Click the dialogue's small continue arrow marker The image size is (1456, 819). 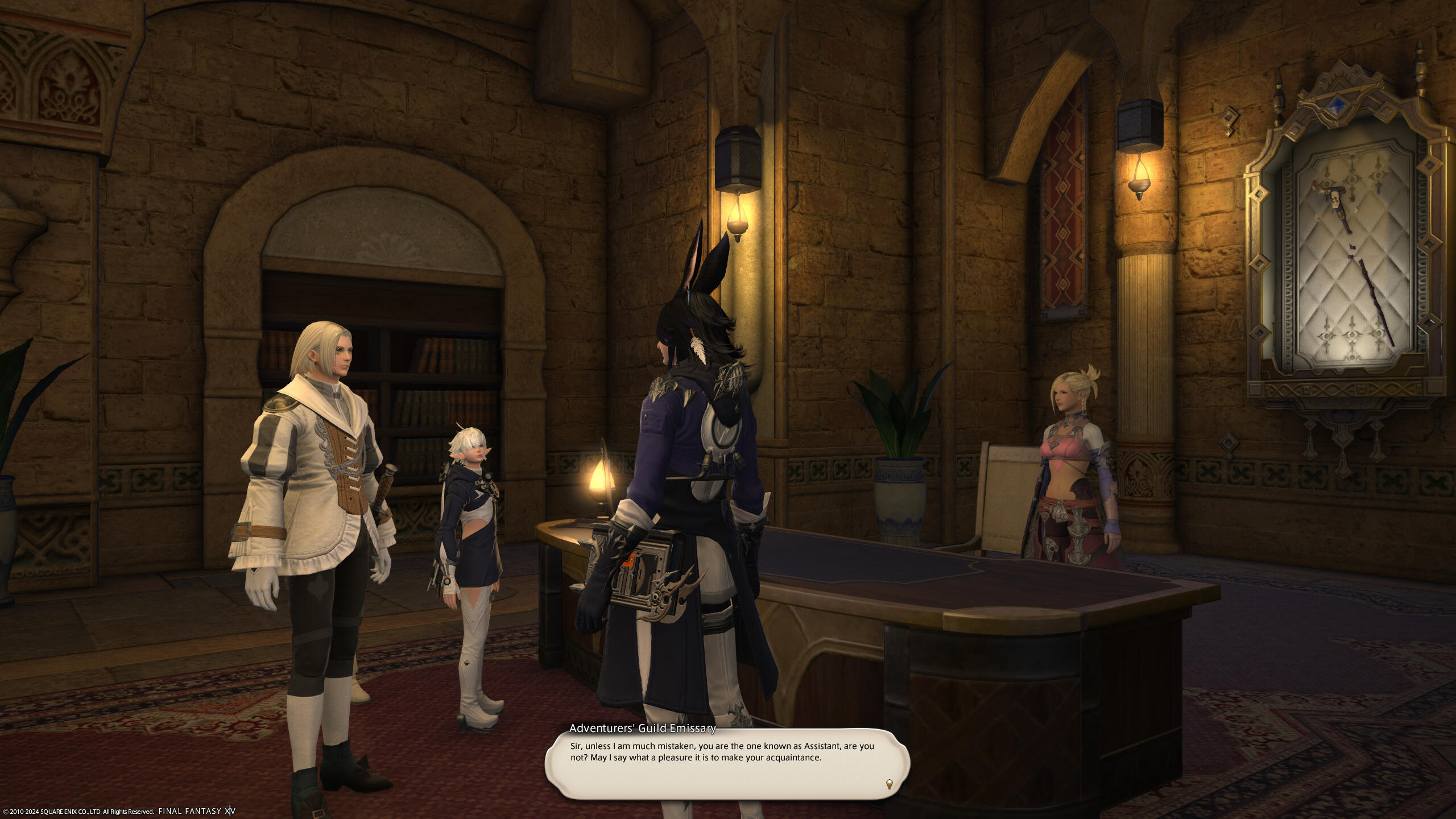click(x=889, y=784)
